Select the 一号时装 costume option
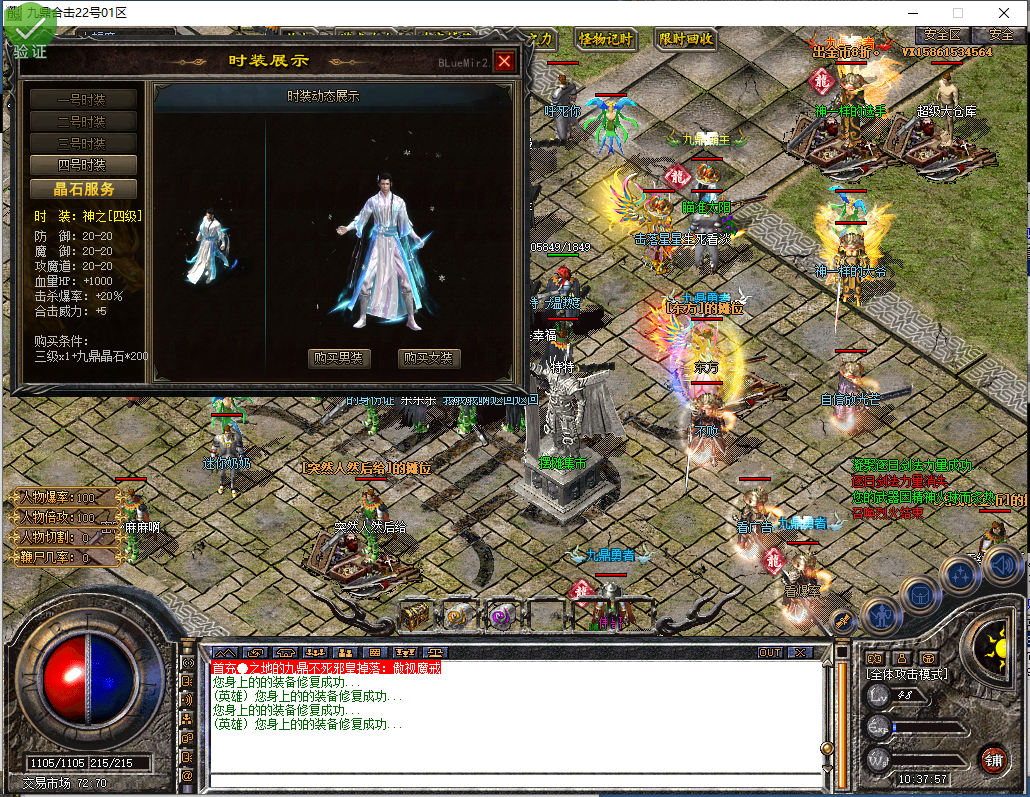 (x=82, y=99)
